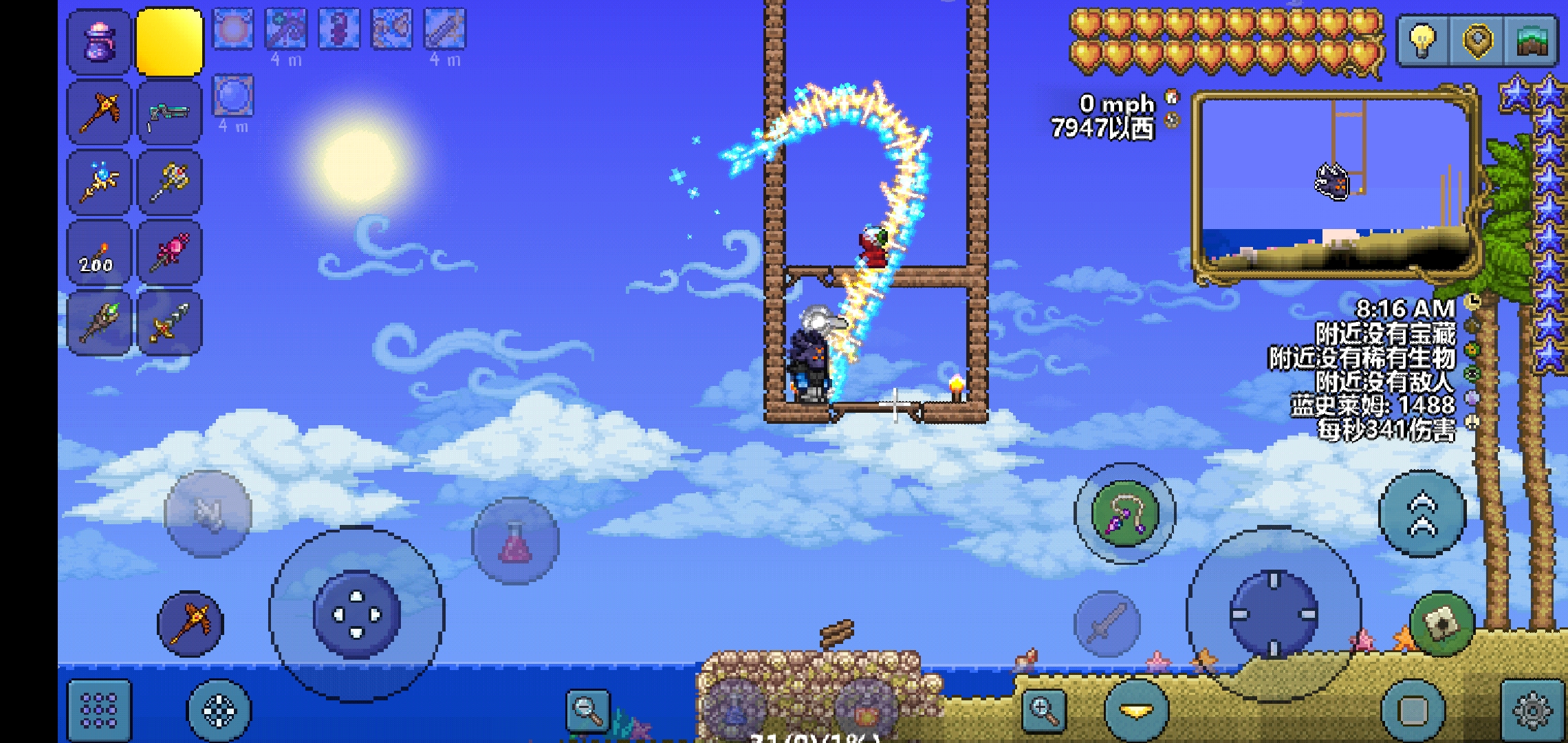Open the inventory grid button

pyautogui.click(x=99, y=710)
